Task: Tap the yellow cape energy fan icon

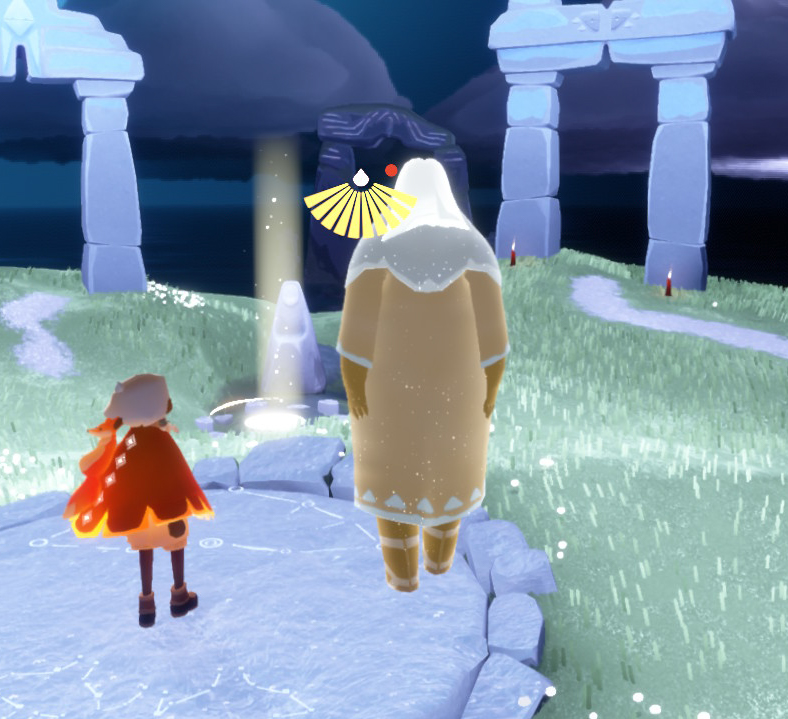Action: [x=358, y=206]
